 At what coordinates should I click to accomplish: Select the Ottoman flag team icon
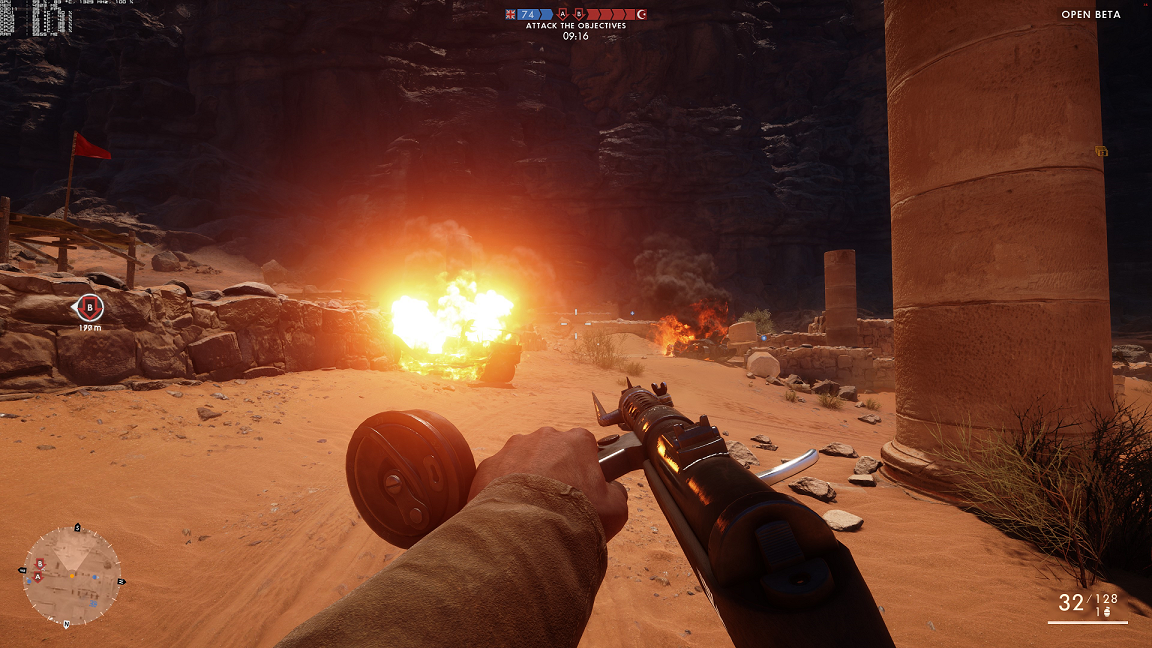point(642,14)
